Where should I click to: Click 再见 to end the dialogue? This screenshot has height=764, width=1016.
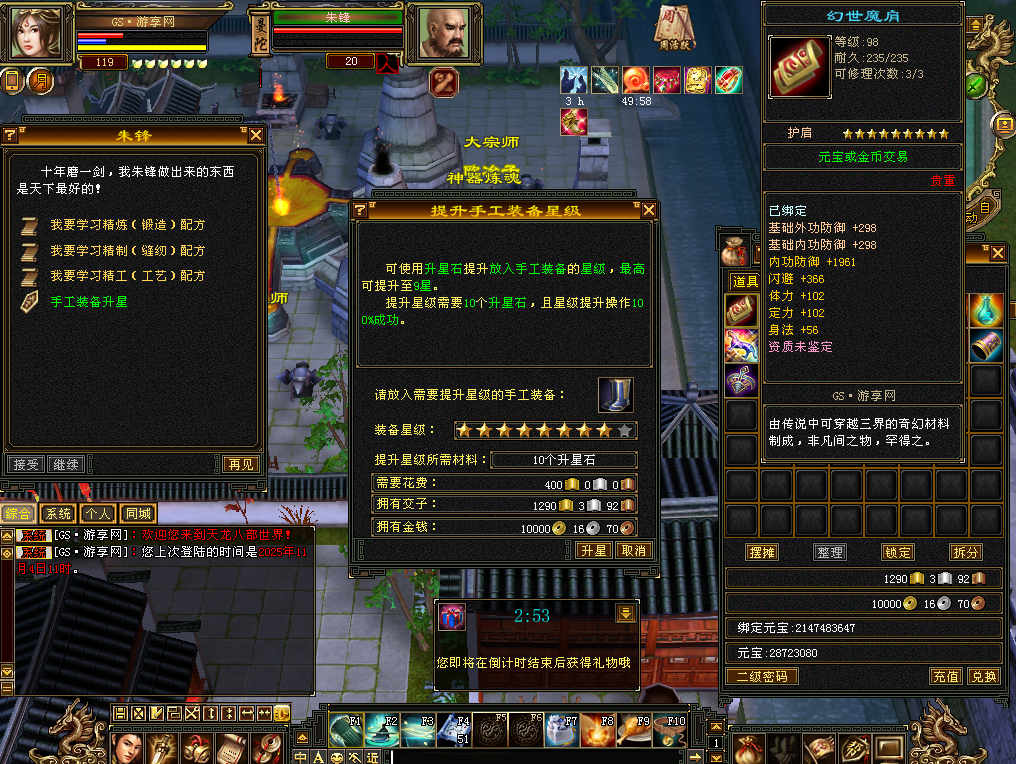(240, 464)
